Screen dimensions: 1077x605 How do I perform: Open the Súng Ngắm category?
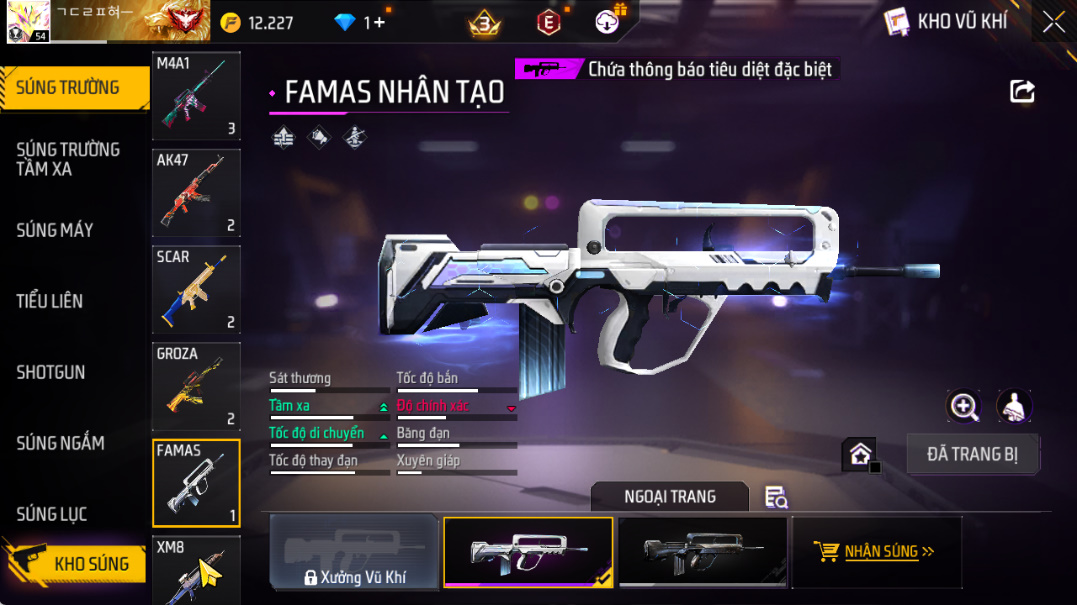60,443
